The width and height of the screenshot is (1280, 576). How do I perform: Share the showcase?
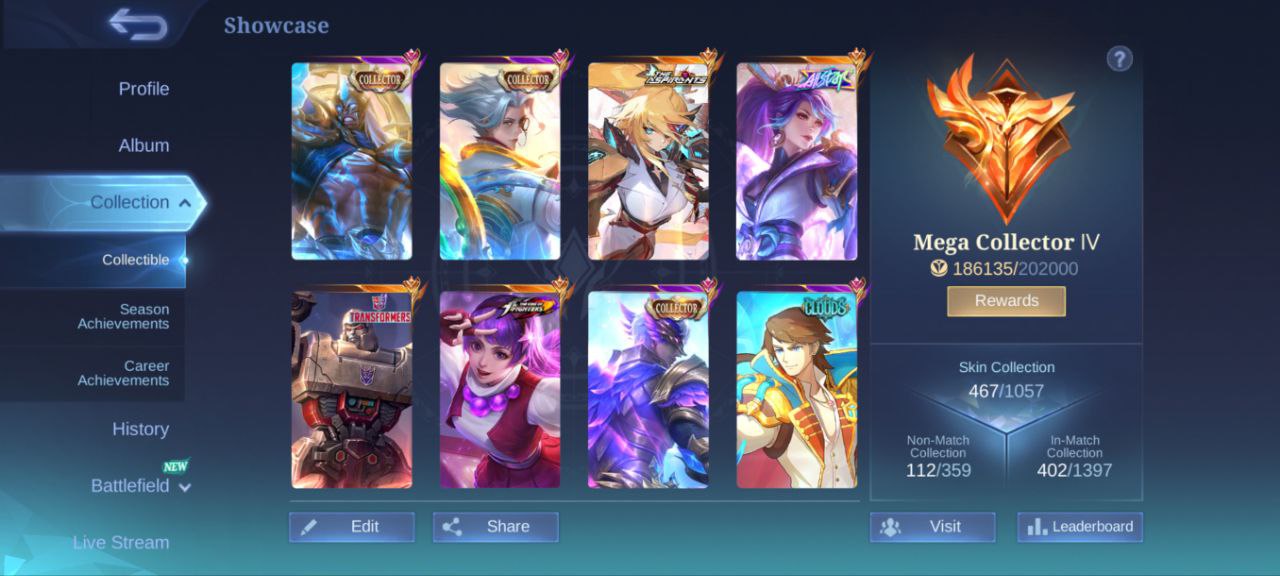[495, 527]
